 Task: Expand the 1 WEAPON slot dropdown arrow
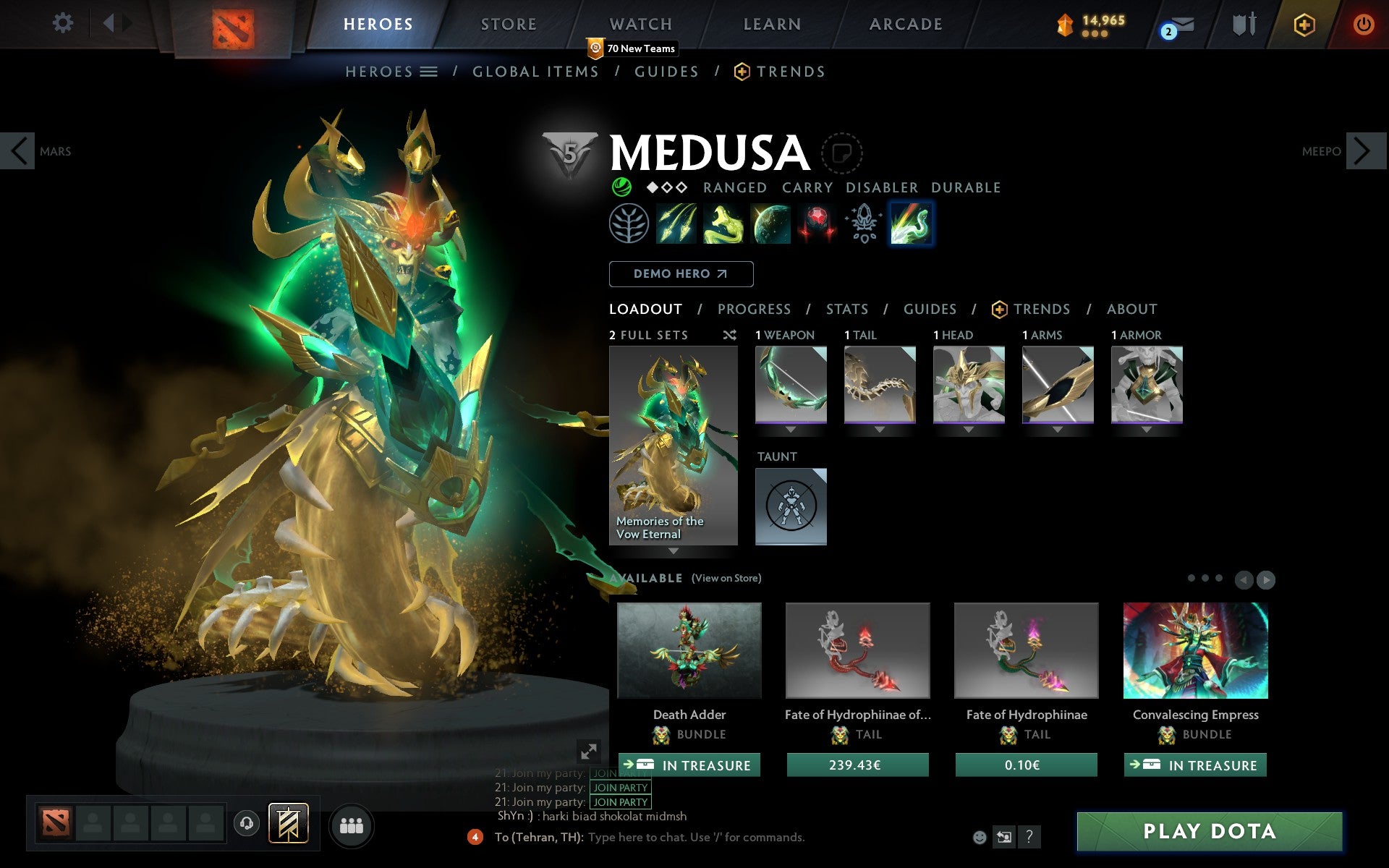click(x=791, y=428)
